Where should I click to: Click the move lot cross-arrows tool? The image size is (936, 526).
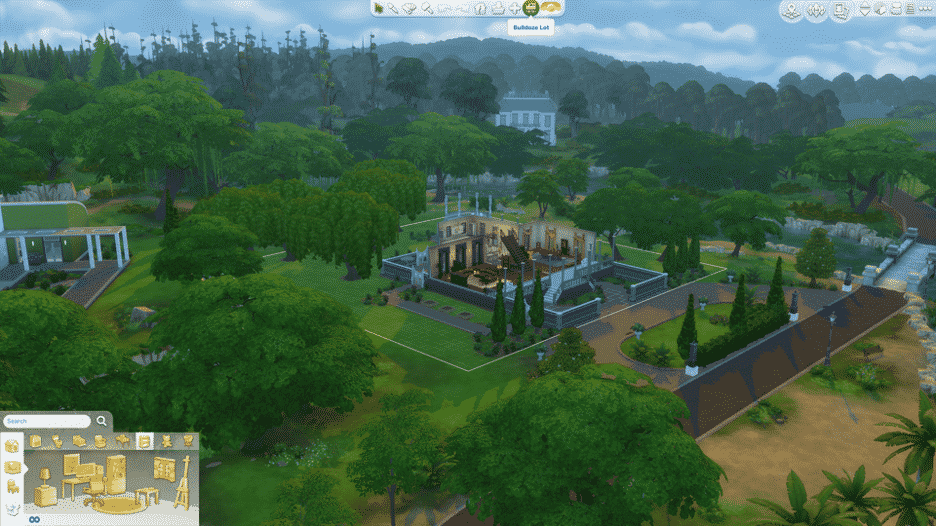tap(514, 9)
